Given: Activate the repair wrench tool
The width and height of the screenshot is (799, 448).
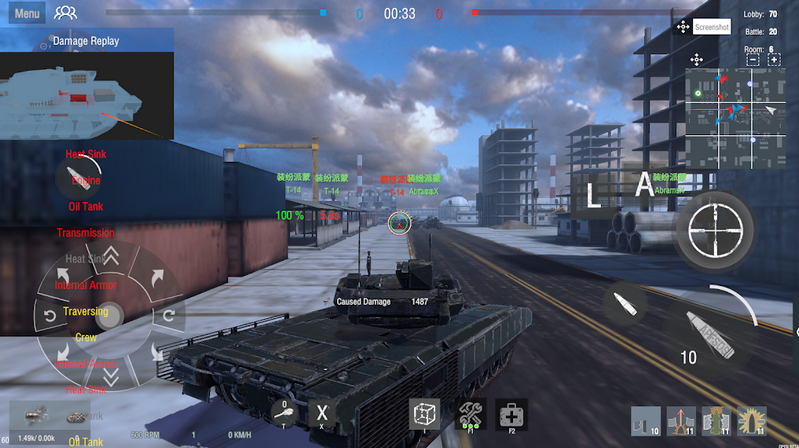Looking at the screenshot, I should coord(471,414).
